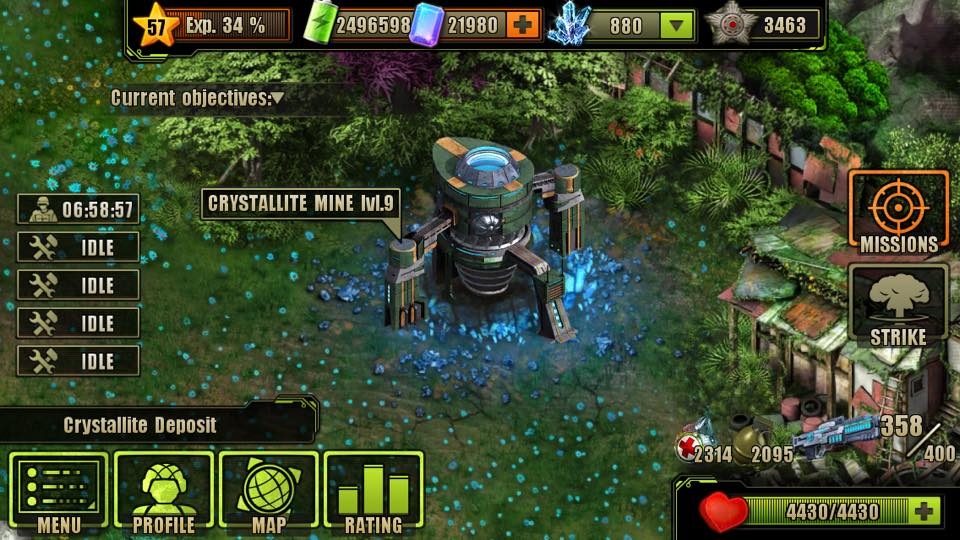Buy more blue gems with orange plus
The height and width of the screenshot is (540, 960).
click(x=523, y=24)
